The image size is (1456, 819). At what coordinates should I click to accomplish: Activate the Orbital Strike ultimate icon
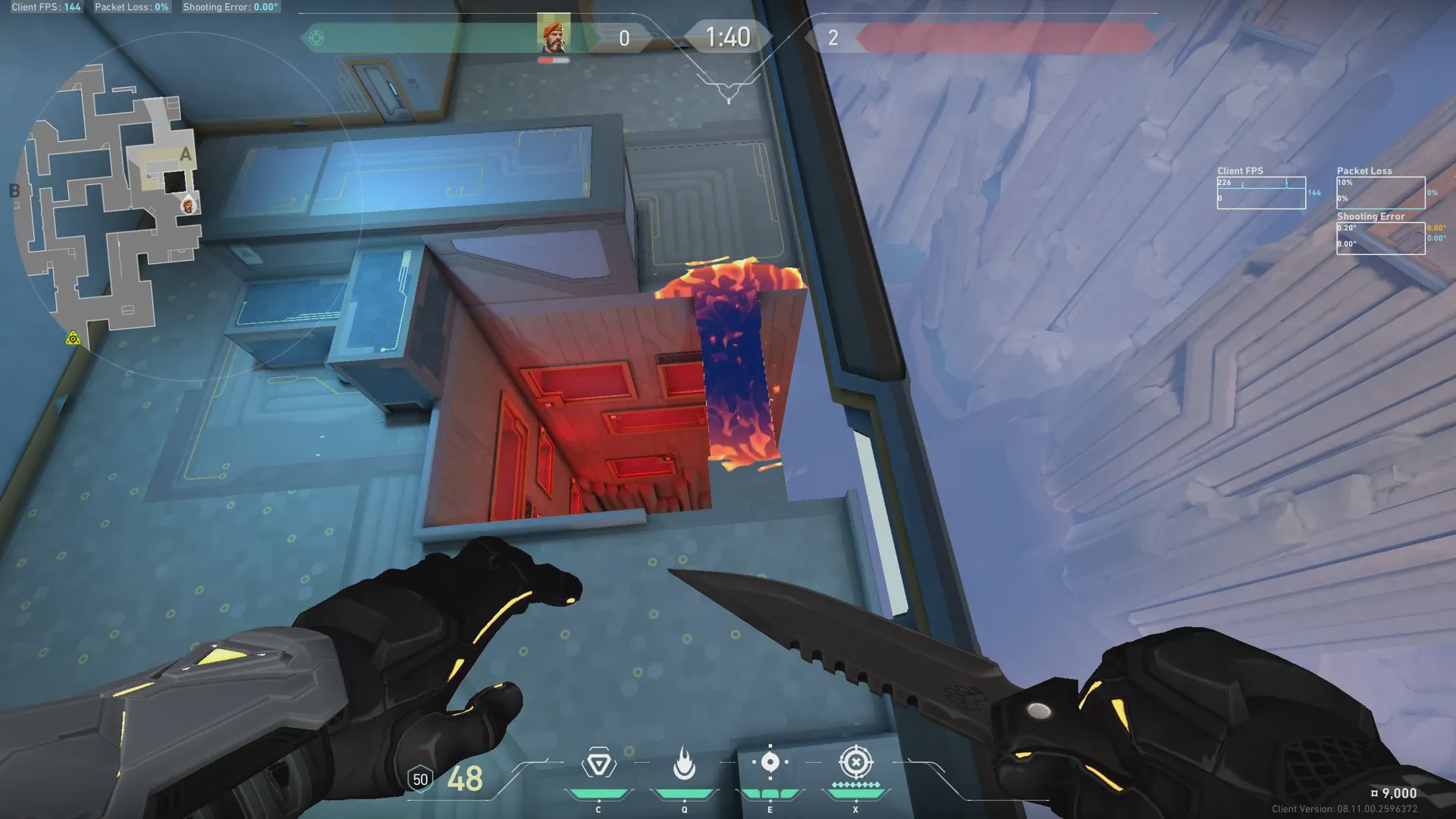[855, 762]
